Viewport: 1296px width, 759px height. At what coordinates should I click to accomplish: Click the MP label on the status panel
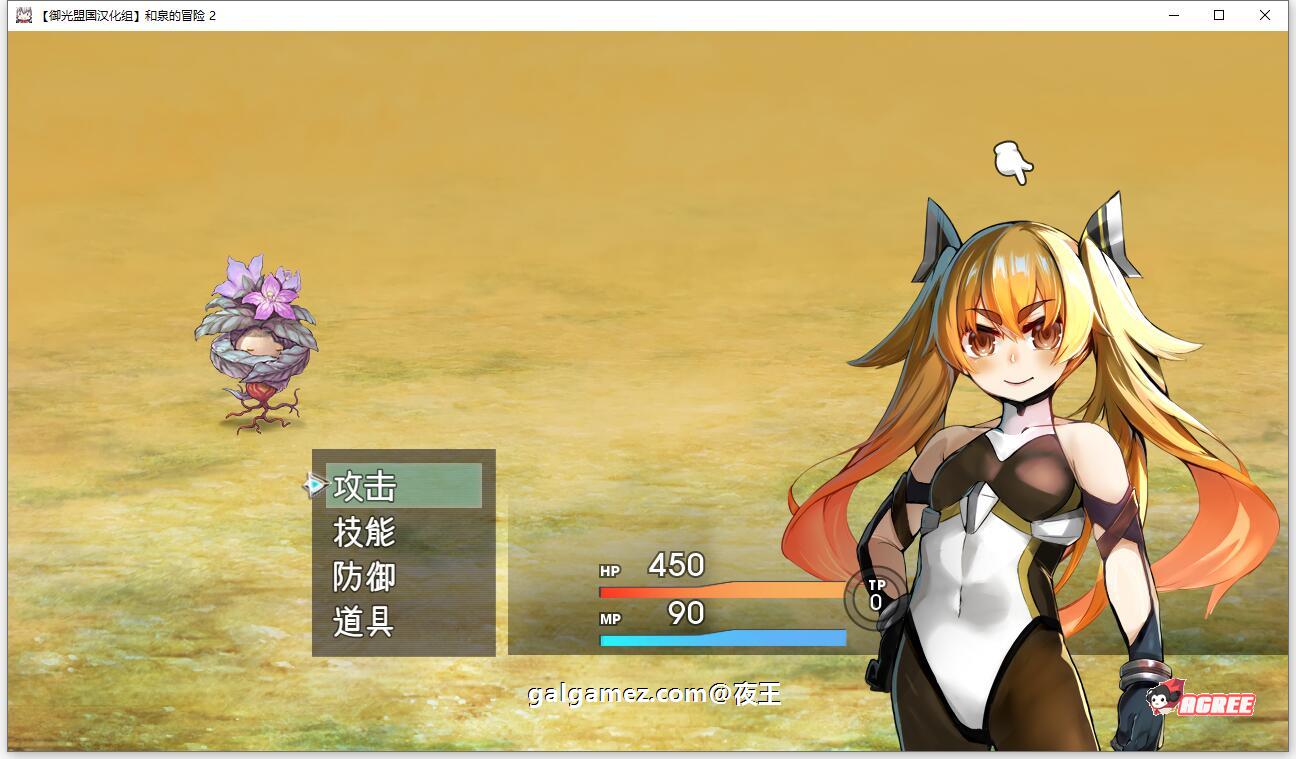(x=608, y=617)
